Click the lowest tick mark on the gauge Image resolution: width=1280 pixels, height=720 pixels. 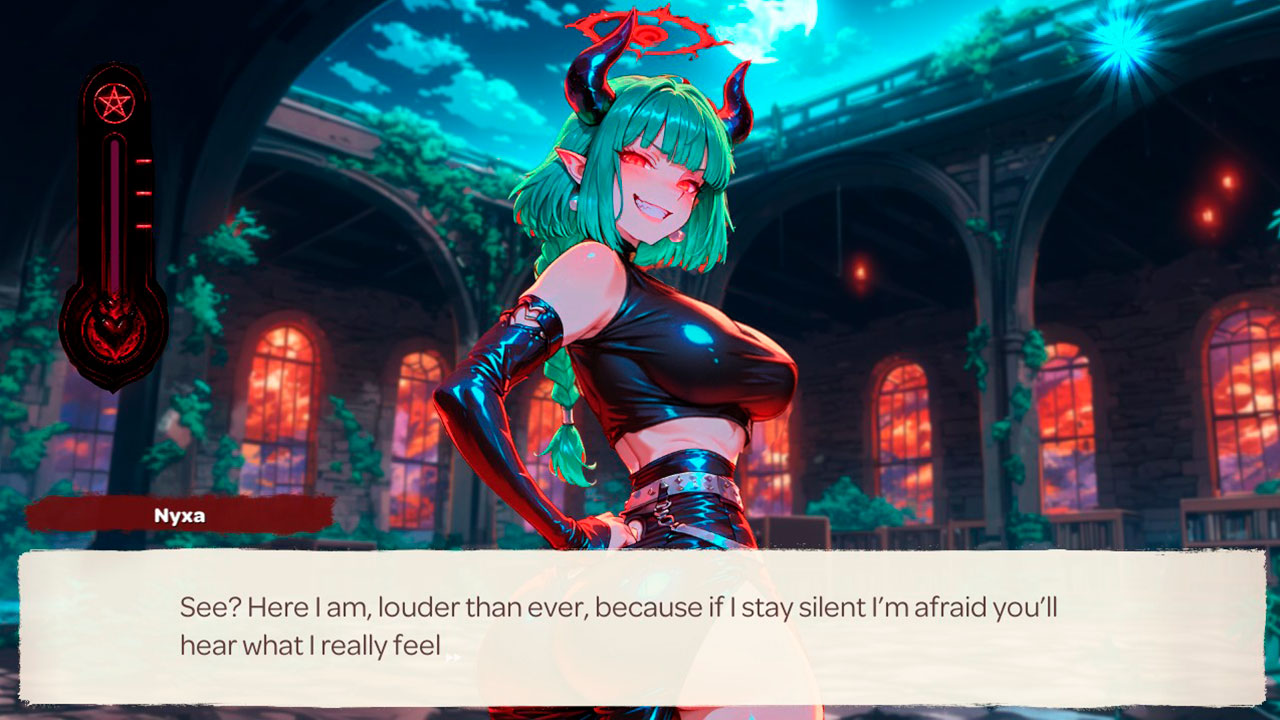141,225
